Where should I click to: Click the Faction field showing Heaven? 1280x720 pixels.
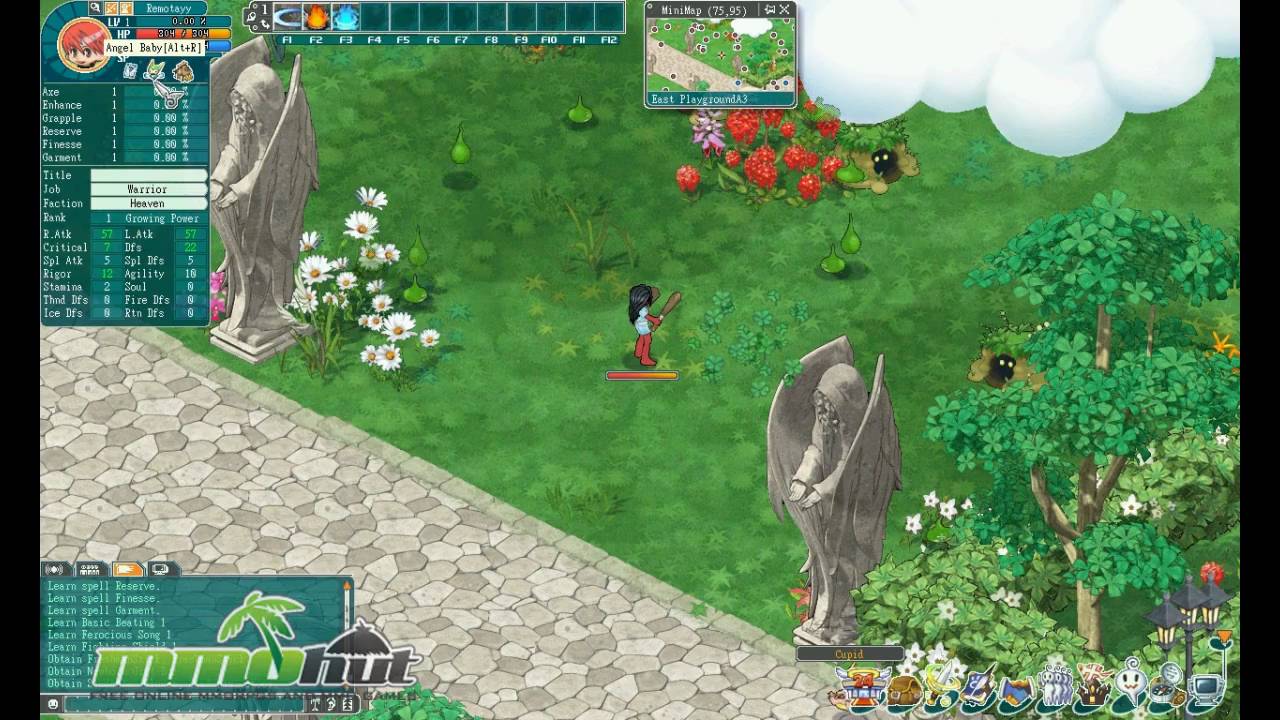148,203
